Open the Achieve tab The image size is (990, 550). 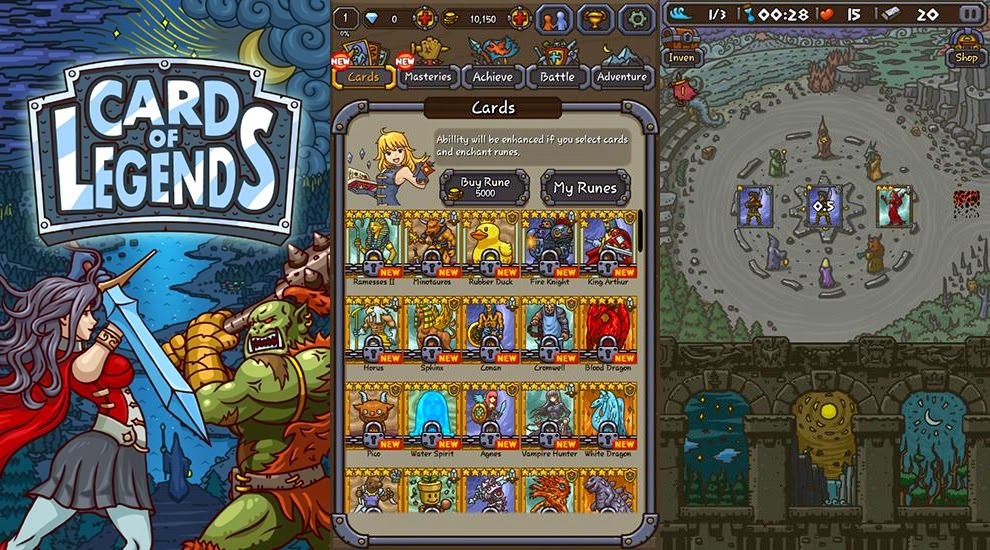pyautogui.click(x=493, y=76)
